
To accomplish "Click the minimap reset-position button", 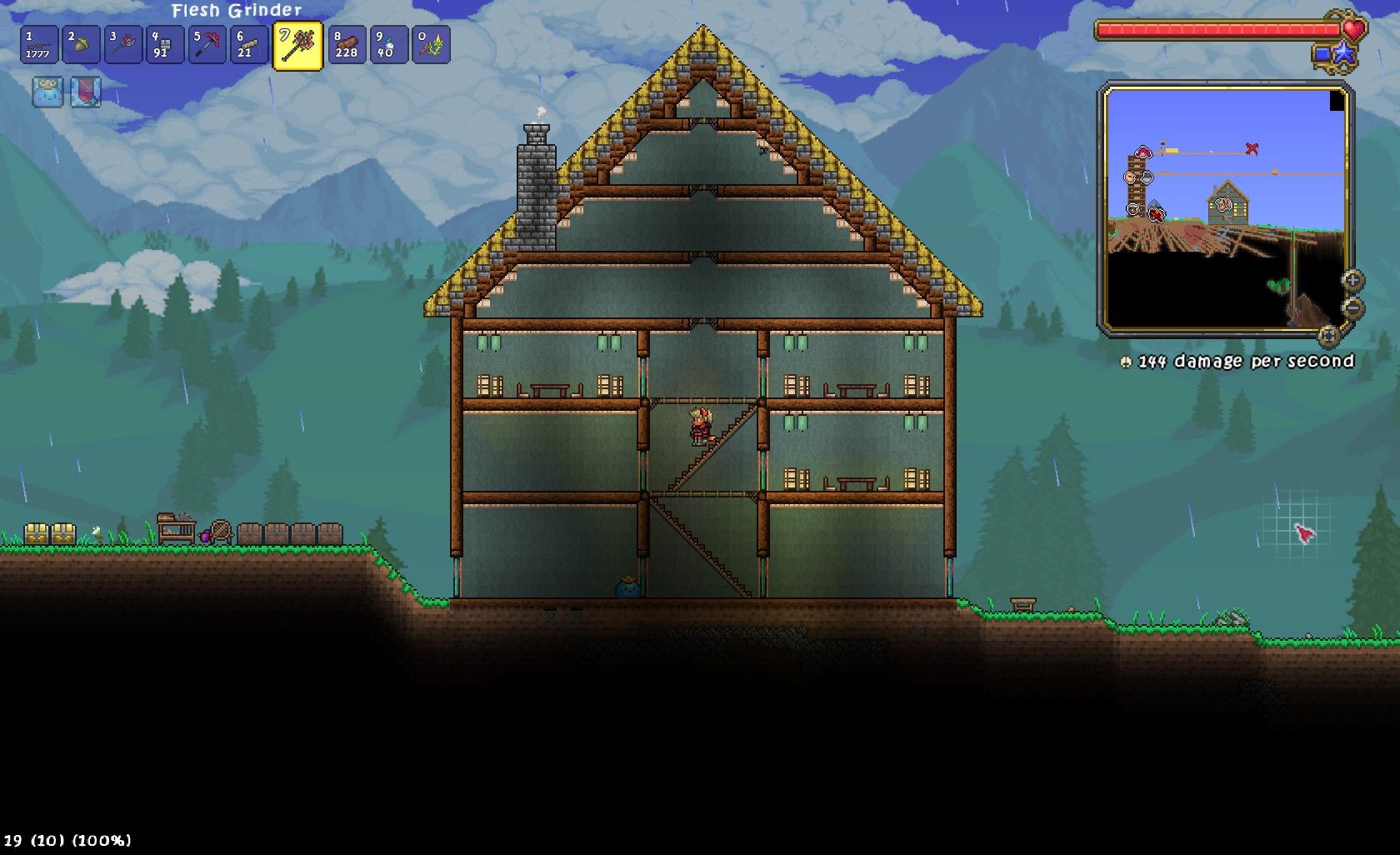I will [x=1327, y=333].
